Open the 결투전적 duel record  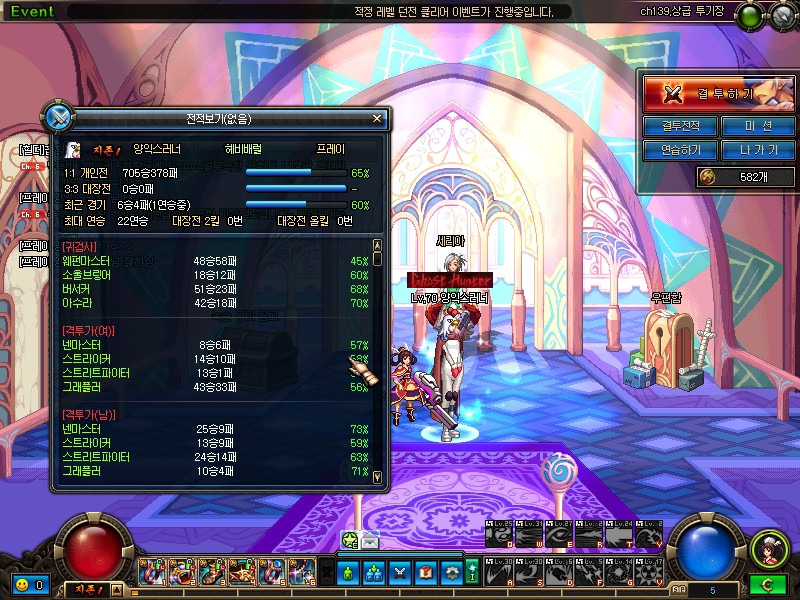pyautogui.click(x=679, y=126)
